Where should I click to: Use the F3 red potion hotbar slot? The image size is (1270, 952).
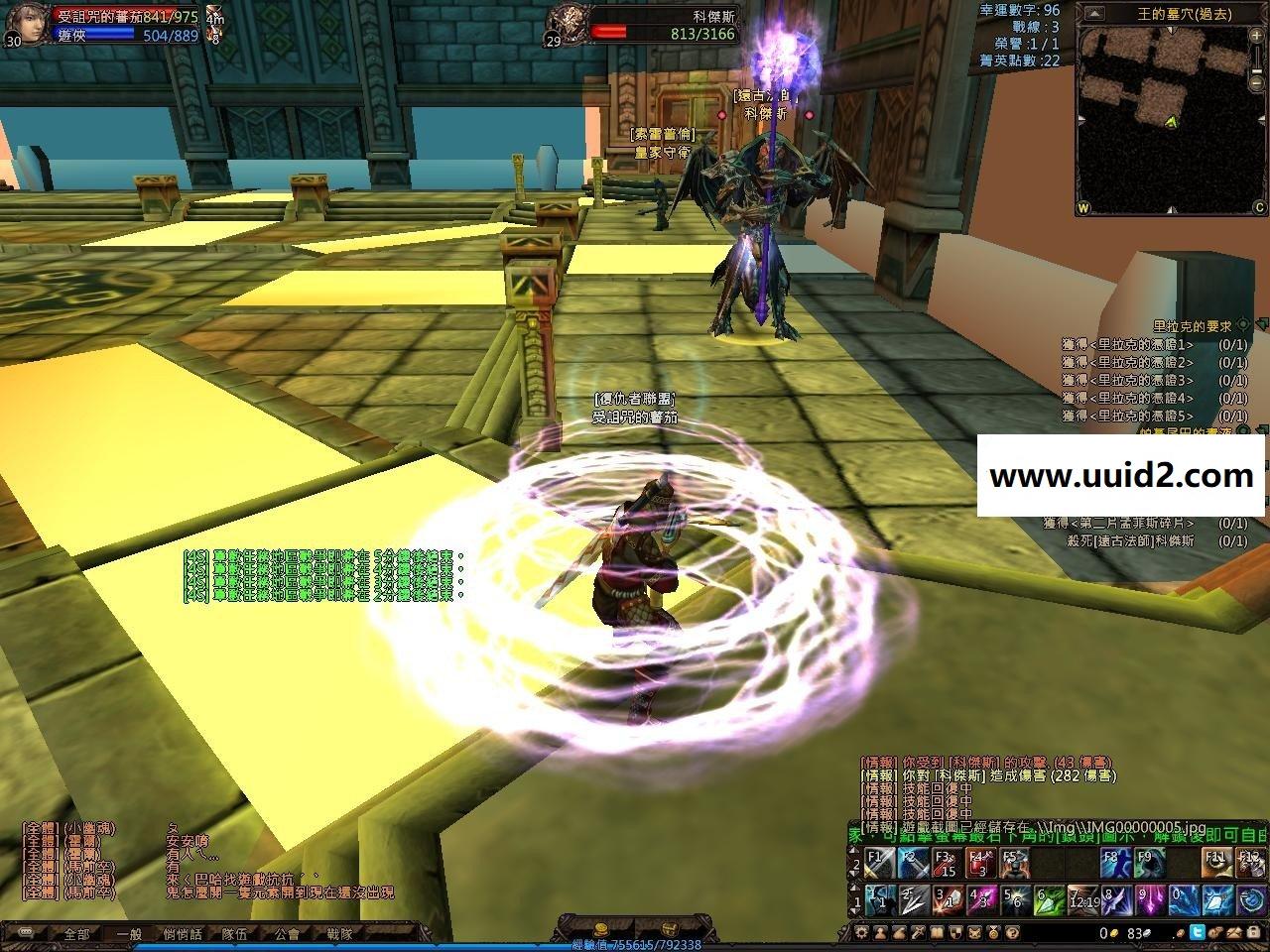tap(946, 864)
